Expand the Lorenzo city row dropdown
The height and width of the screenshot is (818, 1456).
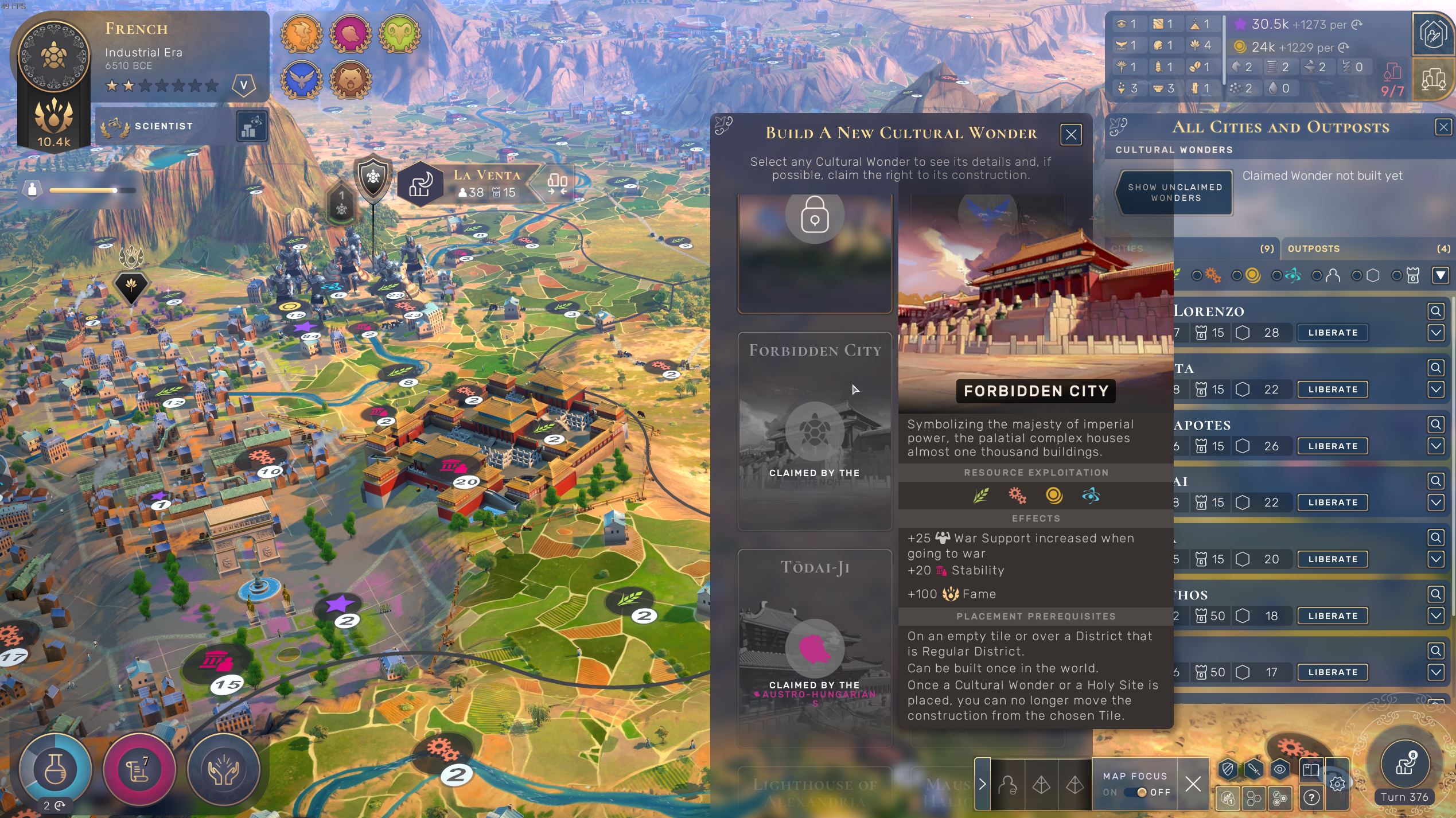point(1435,333)
